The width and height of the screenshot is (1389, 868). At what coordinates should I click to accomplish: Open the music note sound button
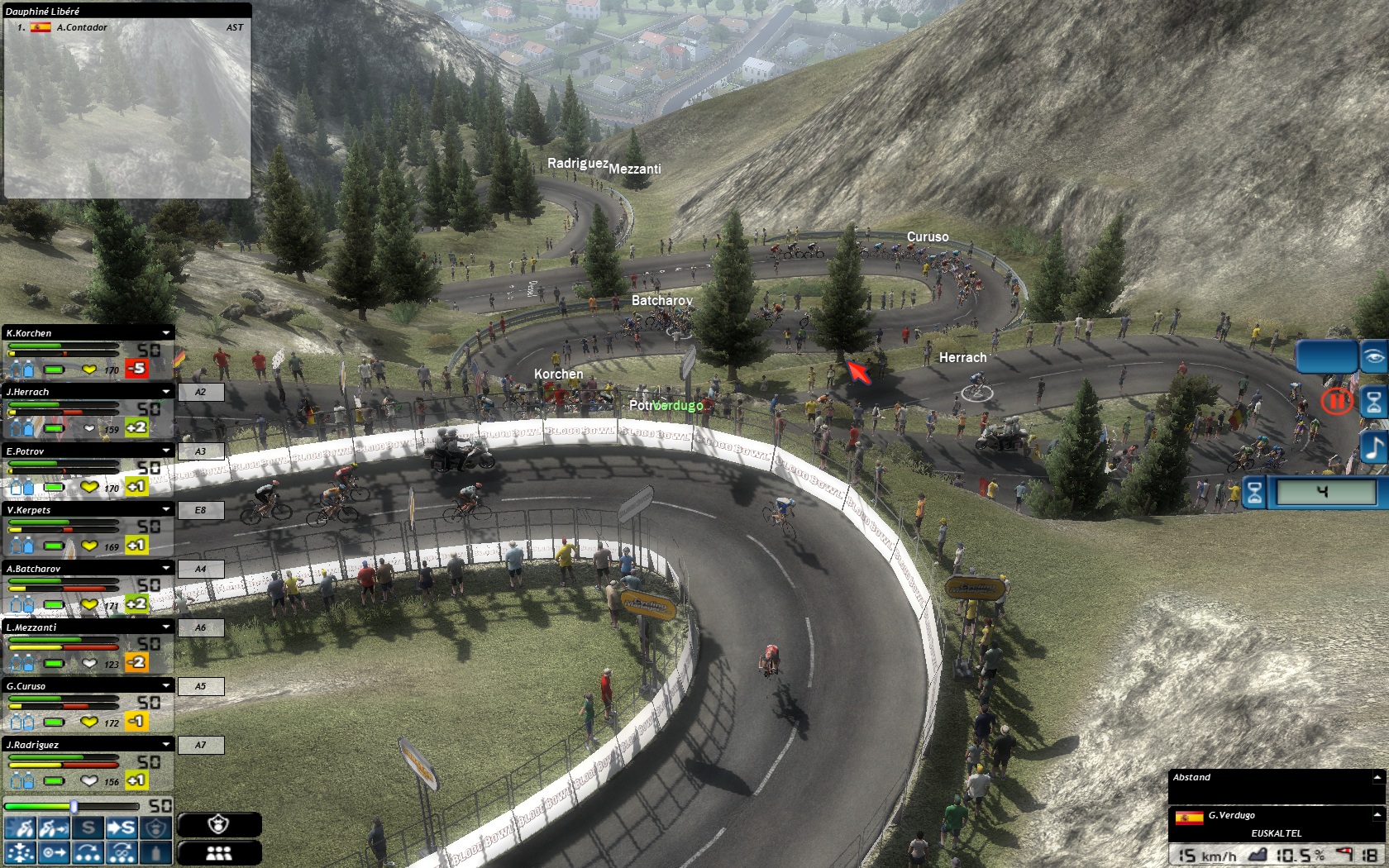[x=1373, y=448]
